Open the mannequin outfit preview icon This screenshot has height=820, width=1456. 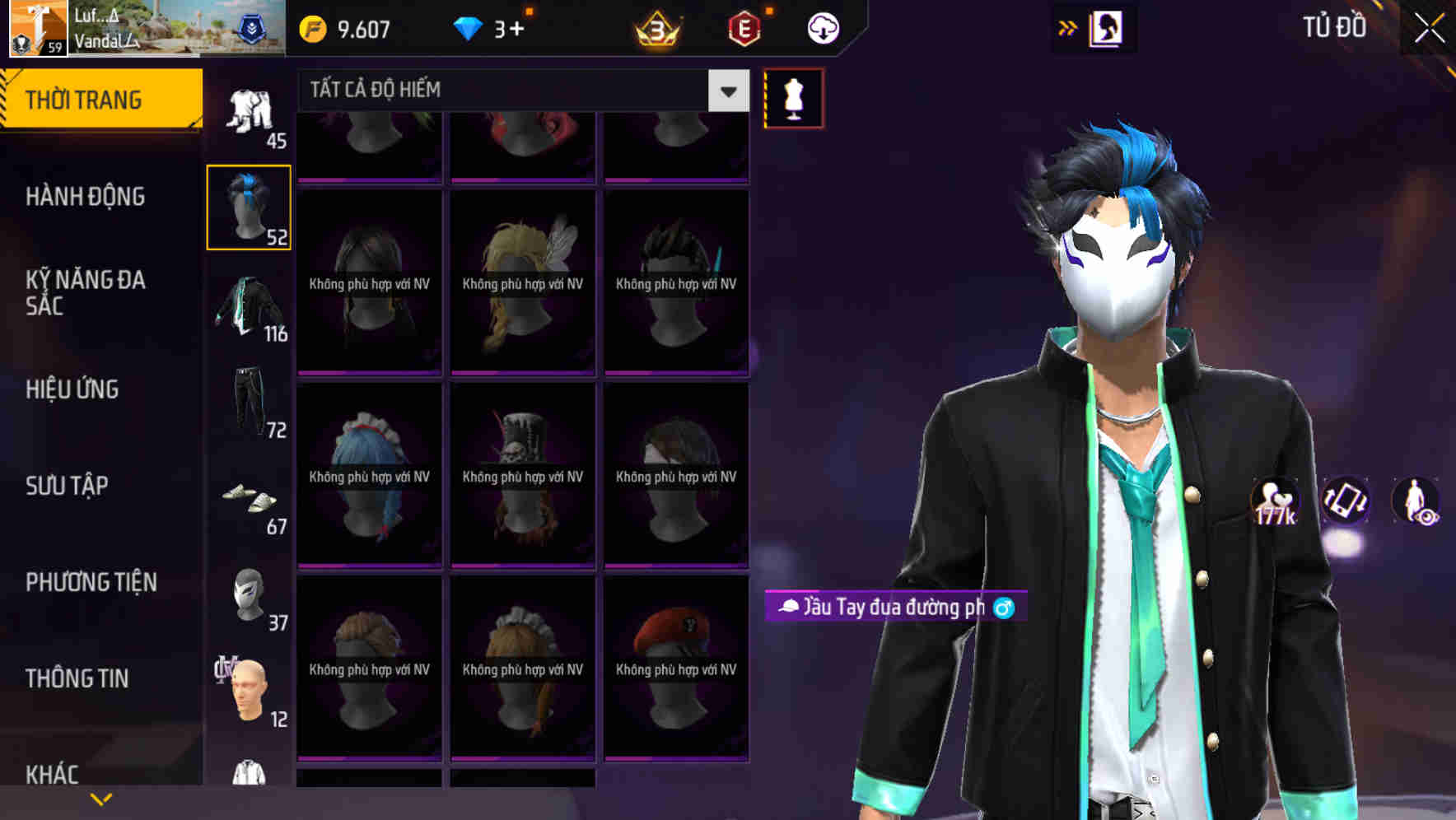[x=794, y=97]
